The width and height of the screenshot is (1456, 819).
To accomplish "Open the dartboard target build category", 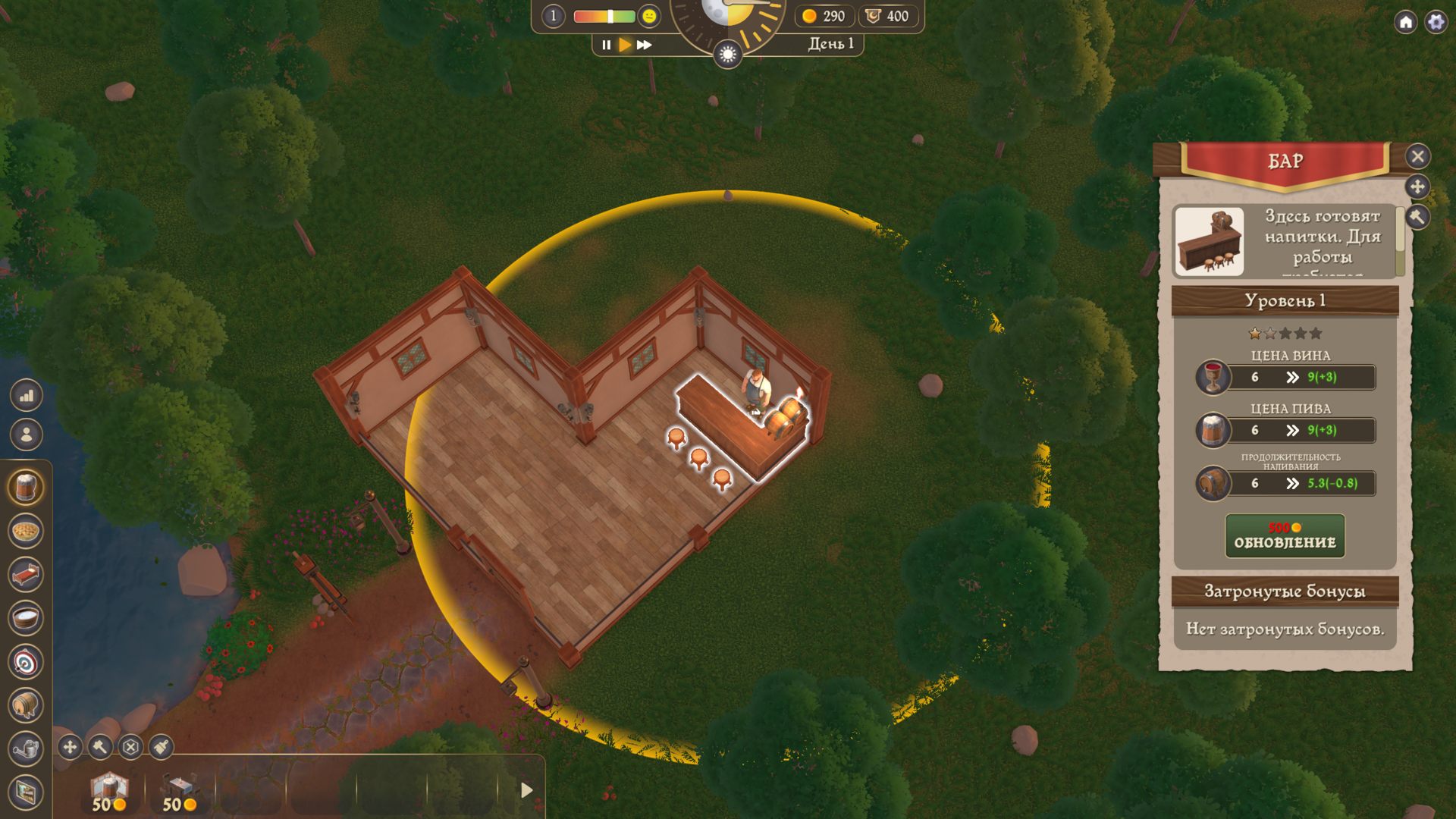I will pos(26,662).
